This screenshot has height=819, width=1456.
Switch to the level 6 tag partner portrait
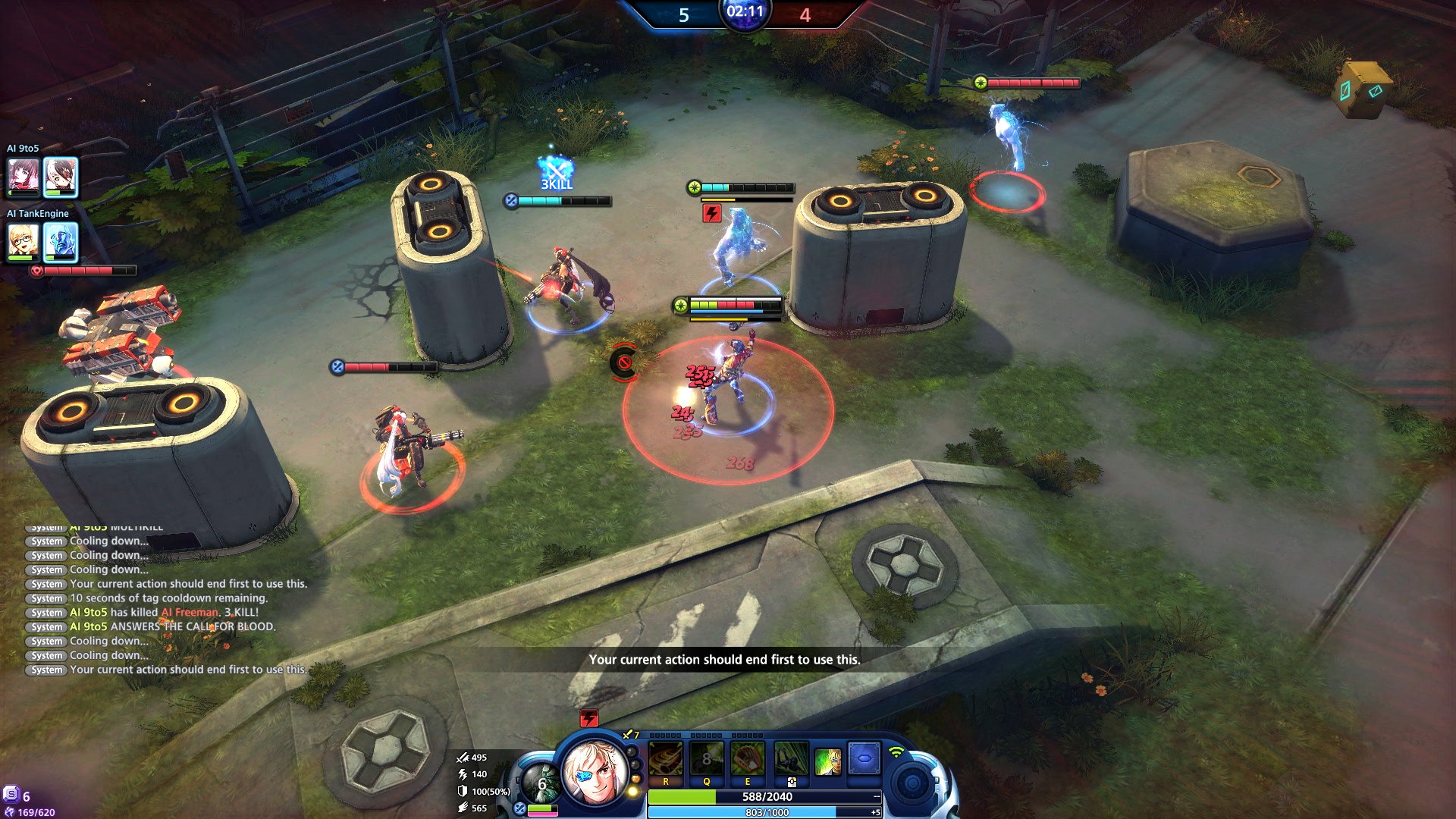[x=541, y=784]
